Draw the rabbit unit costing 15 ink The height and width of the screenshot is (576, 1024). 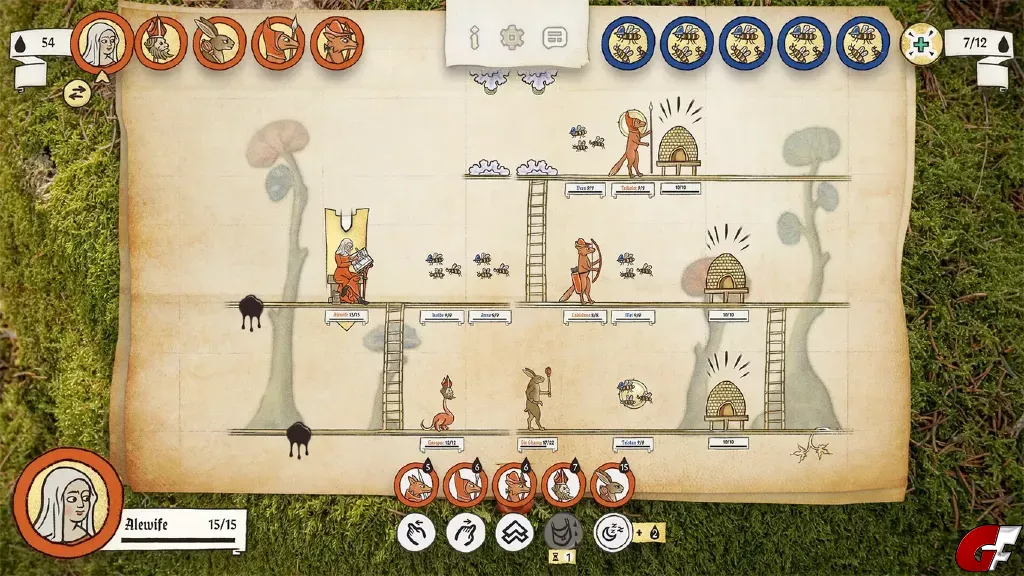point(612,486)
